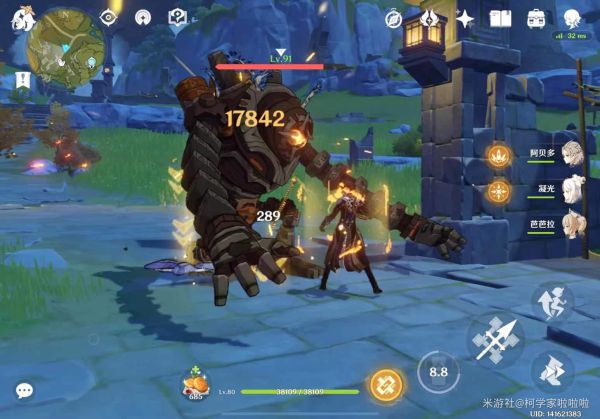Use the quick food item
The width and height of the screenshot is (600, 419).
point(195,384)
